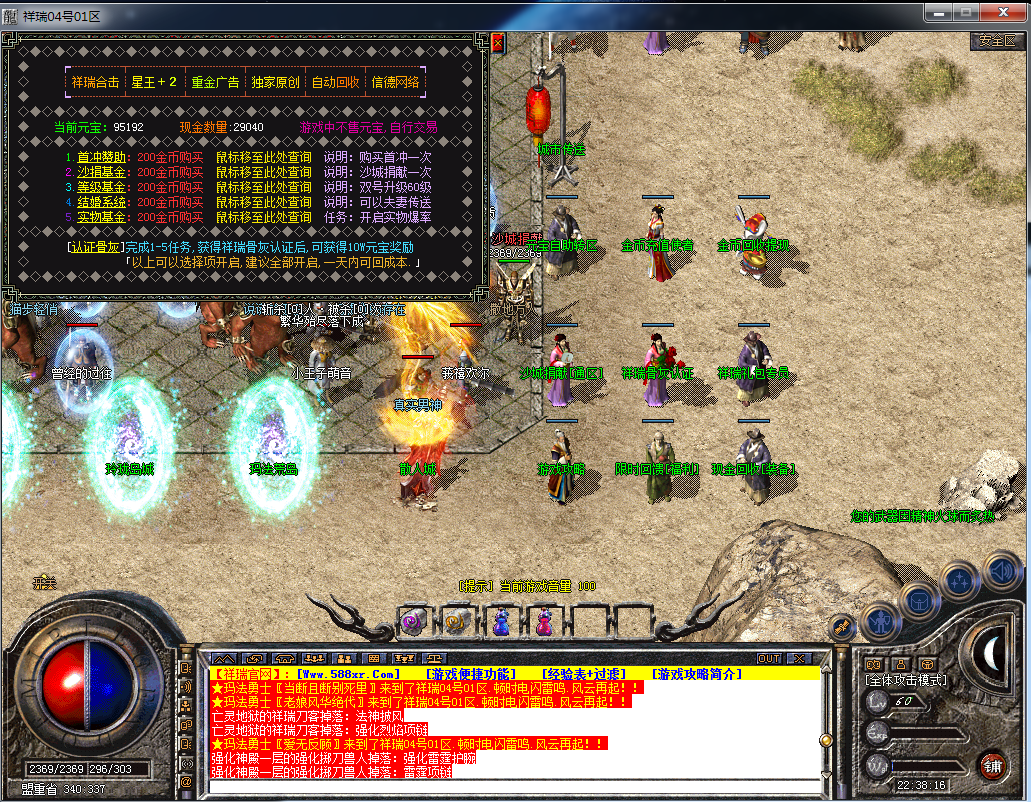
Task: Click the 游戏便捷功能 chat link
Action: [472, 674]
